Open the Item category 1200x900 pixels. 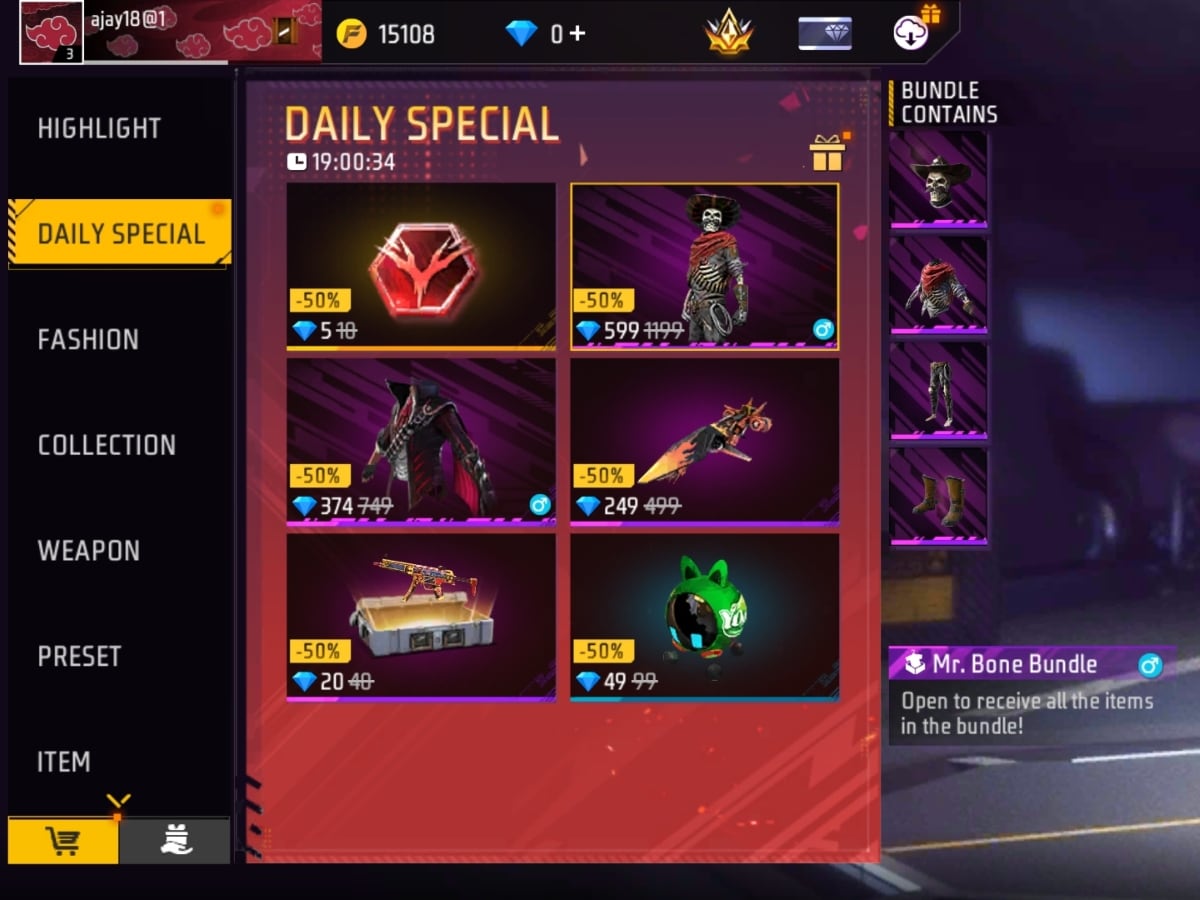64,762
